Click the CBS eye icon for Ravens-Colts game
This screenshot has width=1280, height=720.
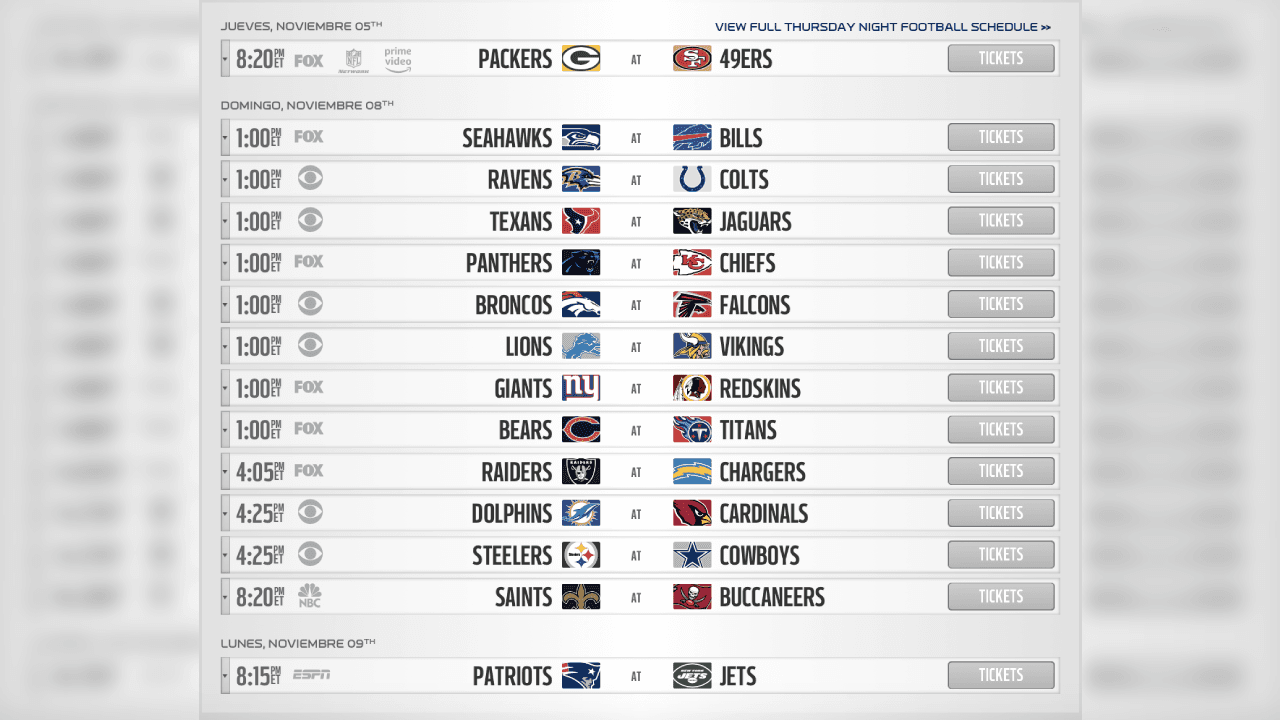pyautogui.click(x=310, y=178)
